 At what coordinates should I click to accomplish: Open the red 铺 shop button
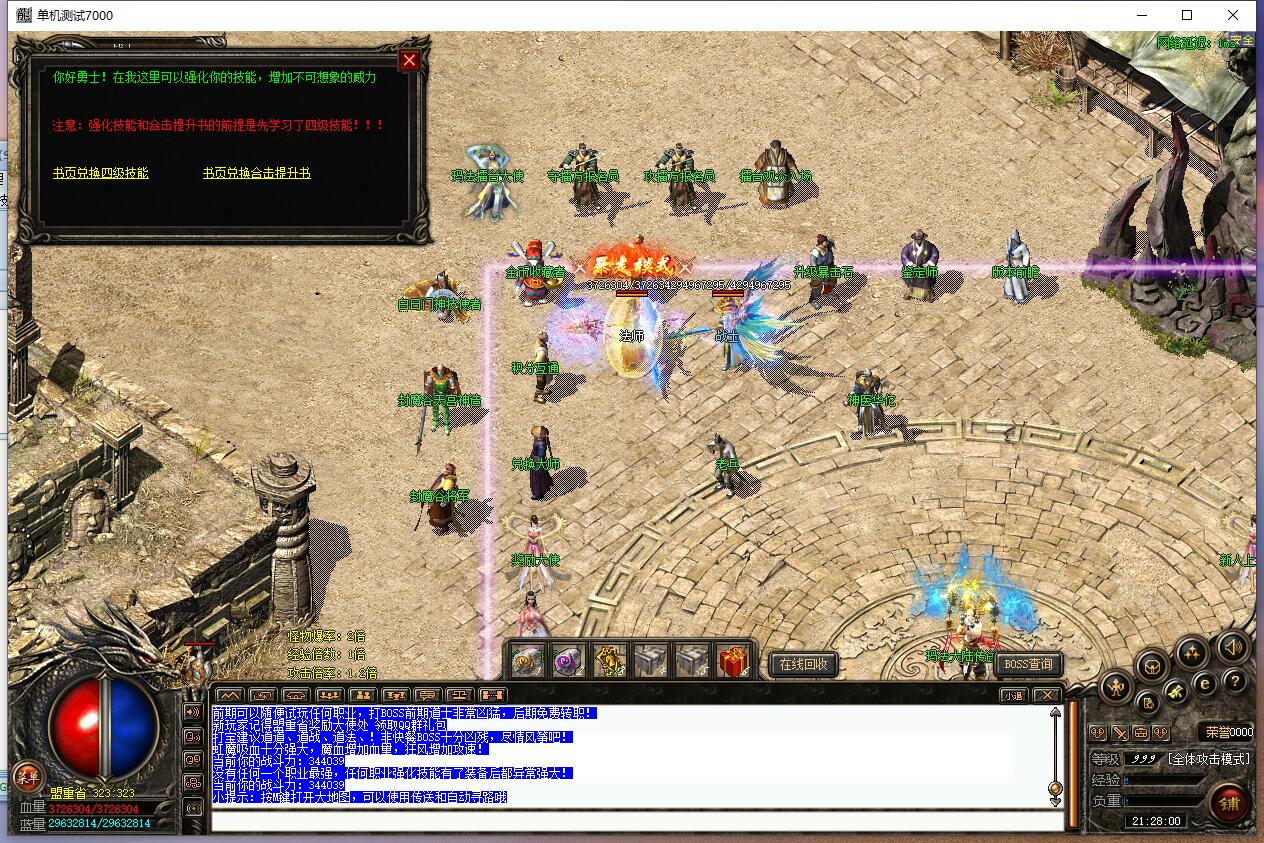1228,802
